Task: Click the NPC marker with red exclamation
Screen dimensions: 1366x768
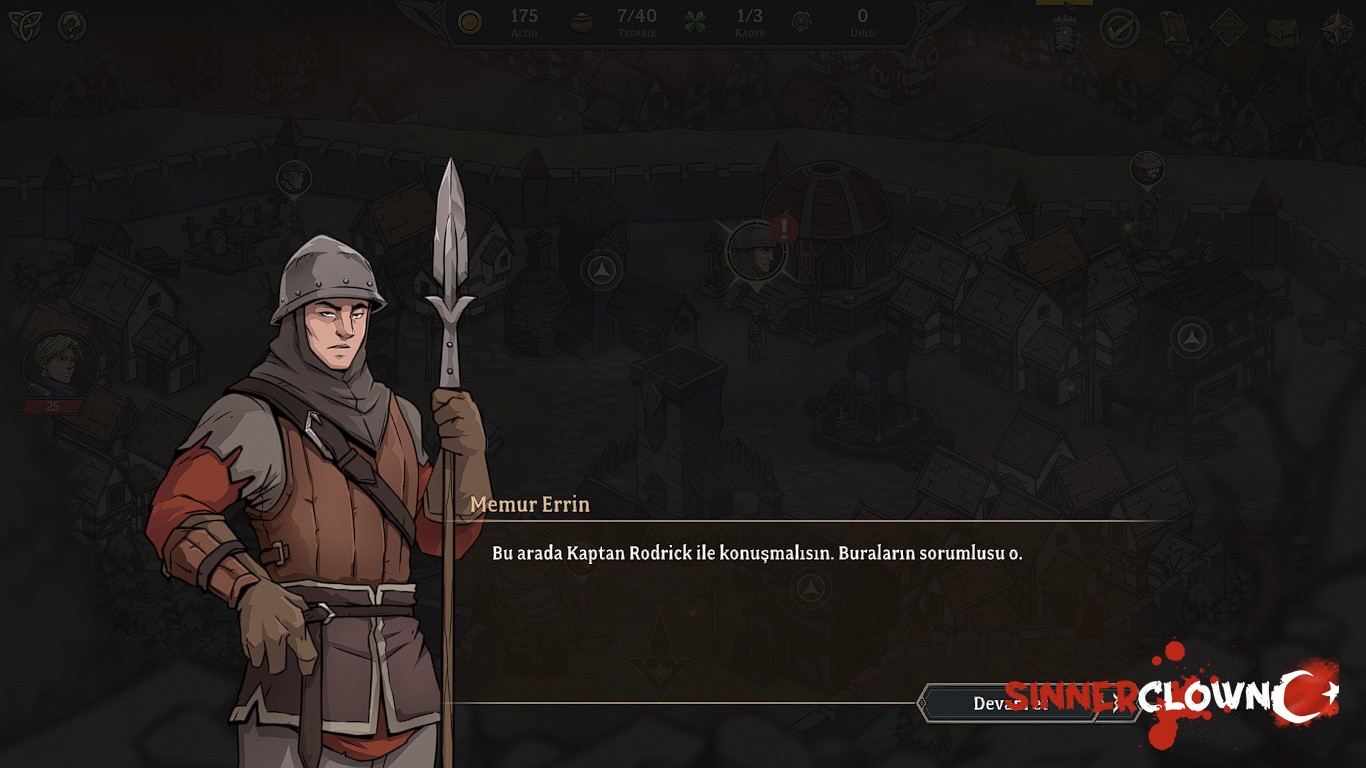Action: 757,249
